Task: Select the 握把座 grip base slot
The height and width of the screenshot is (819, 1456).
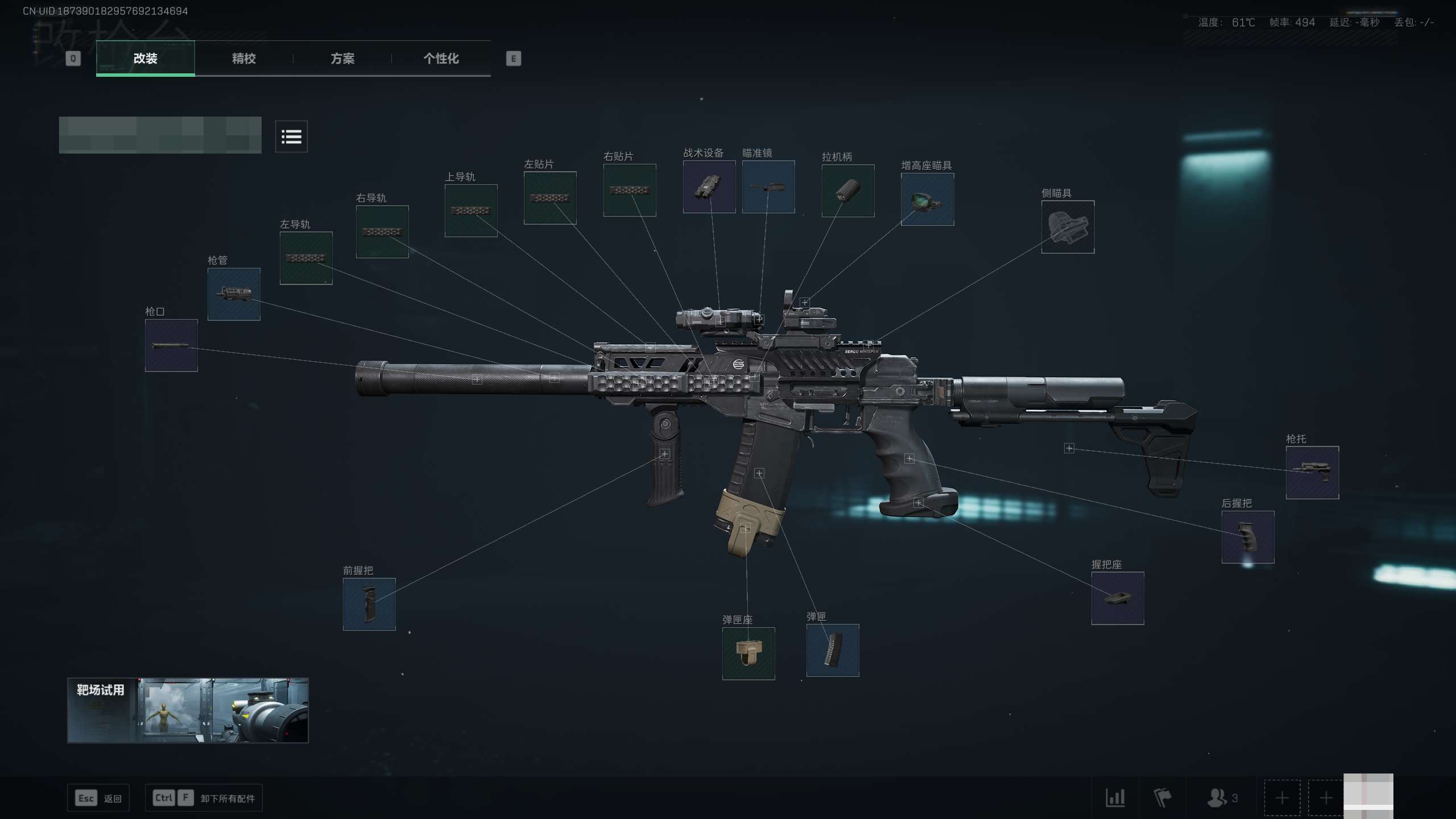Action: (x=1117, y=598)
